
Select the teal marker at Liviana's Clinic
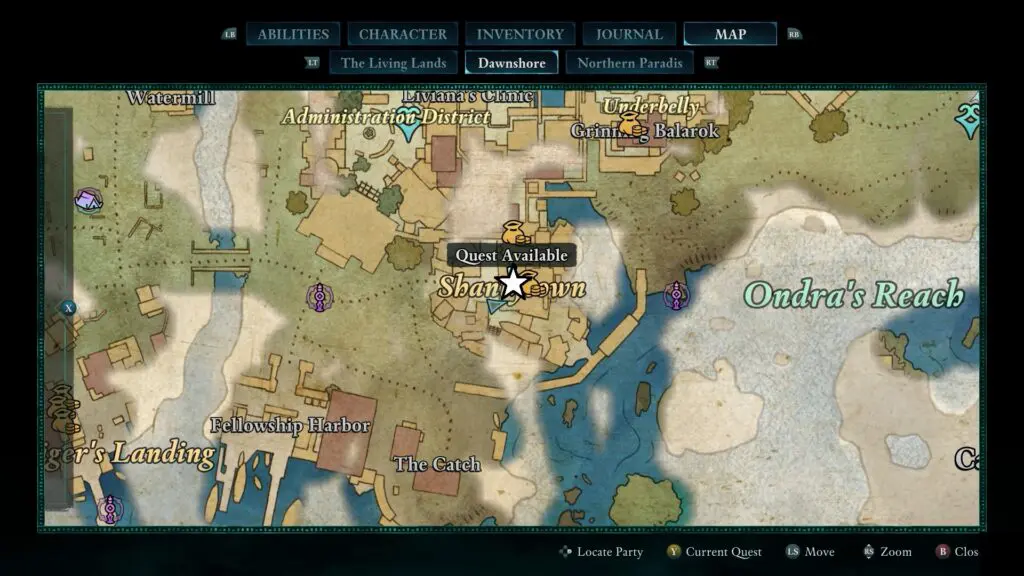click(x=408, y=127)
